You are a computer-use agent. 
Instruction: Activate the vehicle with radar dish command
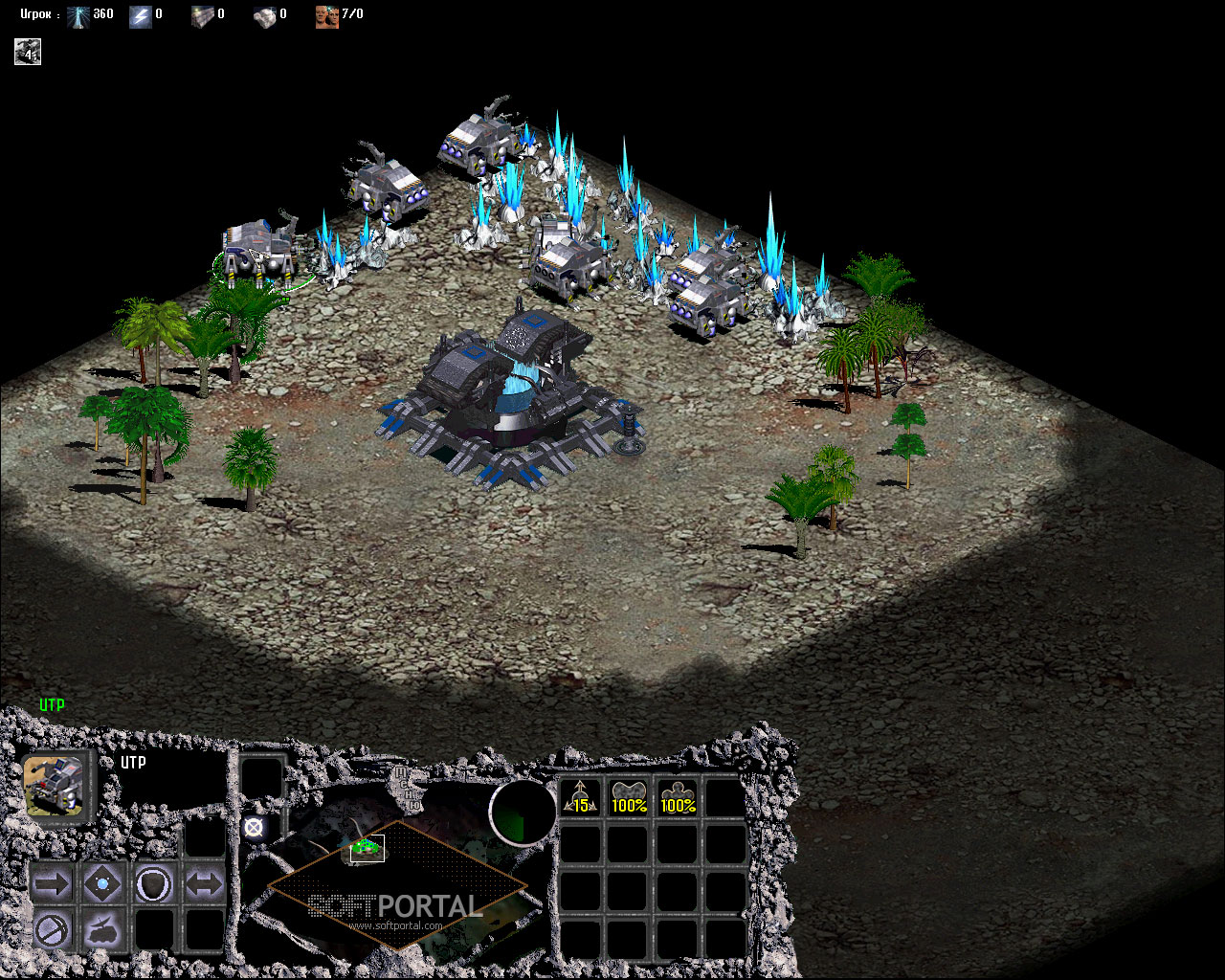[x=102, y=928]
